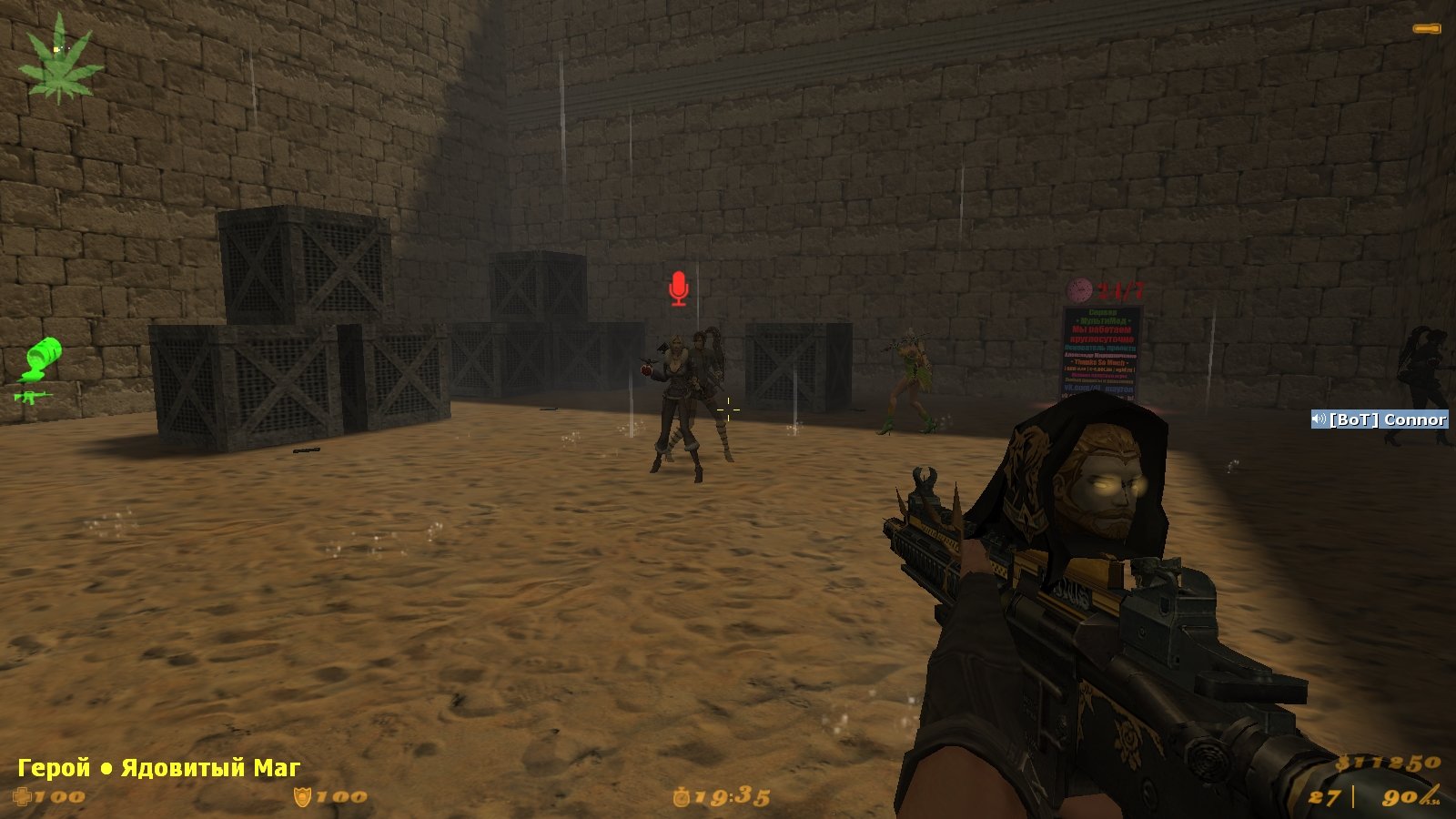Select the [BoT] Connor voice chat label
Screen dimensions: 1456x819
point(1379,420)
